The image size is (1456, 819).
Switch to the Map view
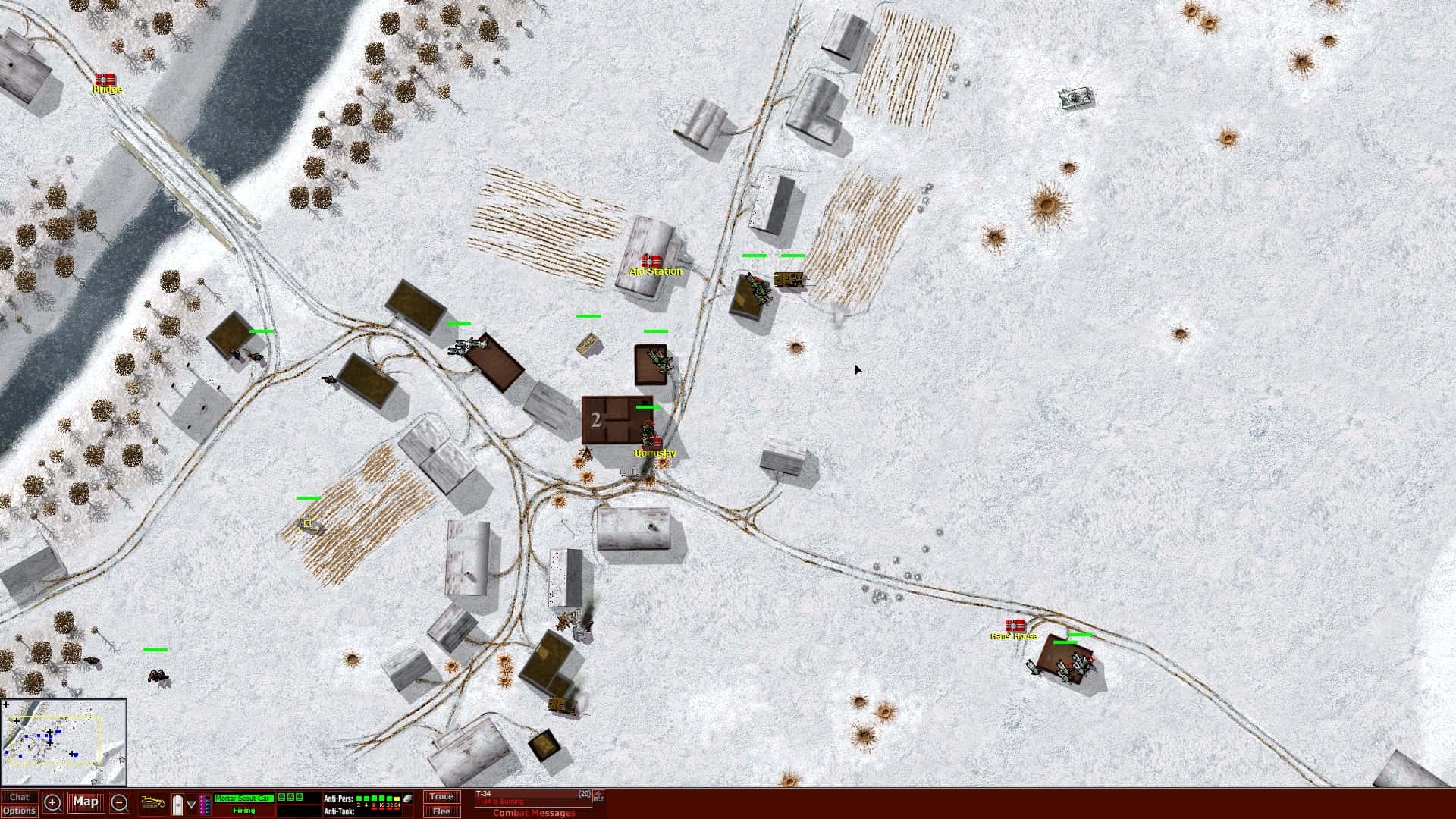[x=86, y=802]
